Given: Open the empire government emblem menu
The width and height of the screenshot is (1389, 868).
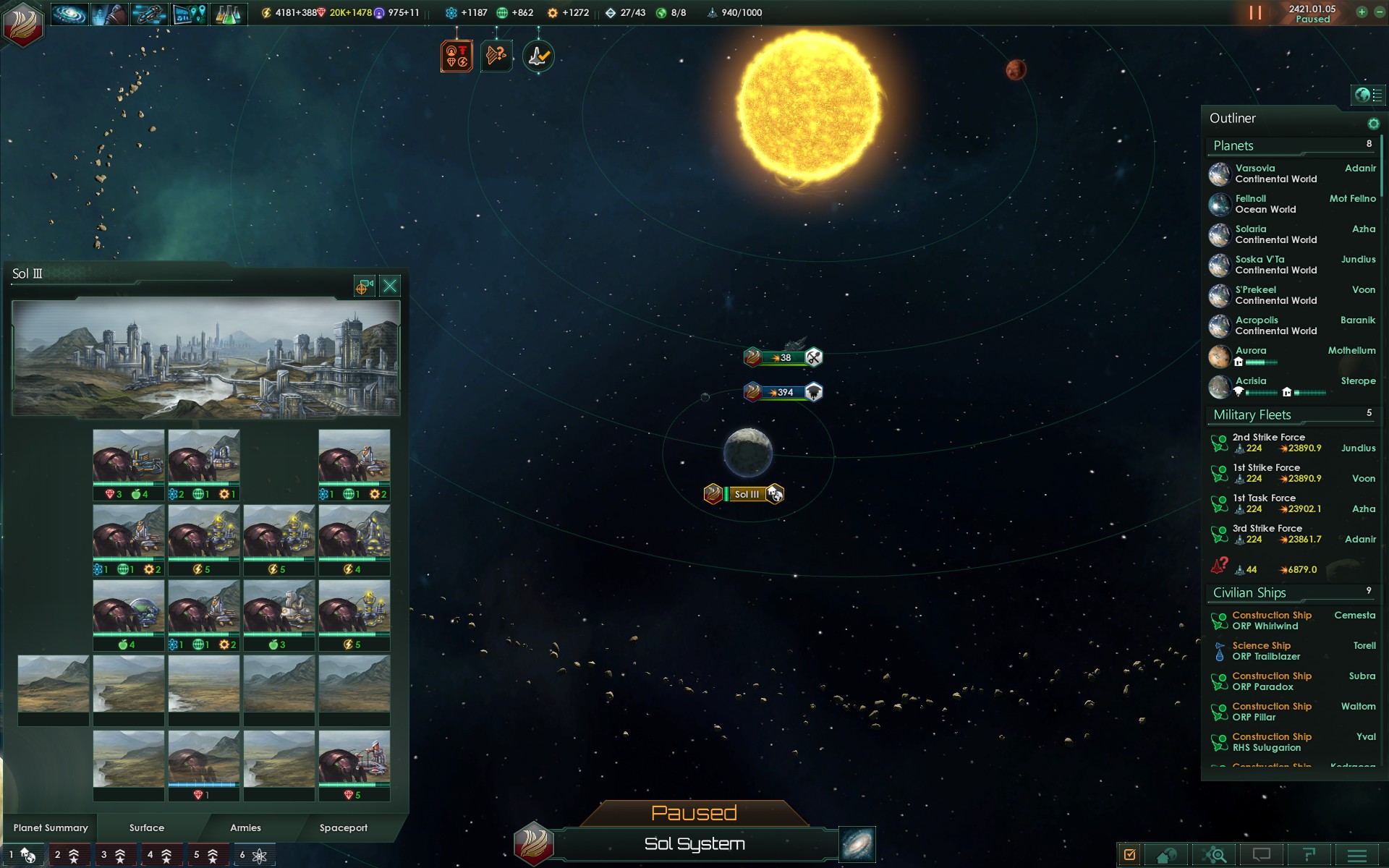Looking at the screenshot, I should pos(23,23).
